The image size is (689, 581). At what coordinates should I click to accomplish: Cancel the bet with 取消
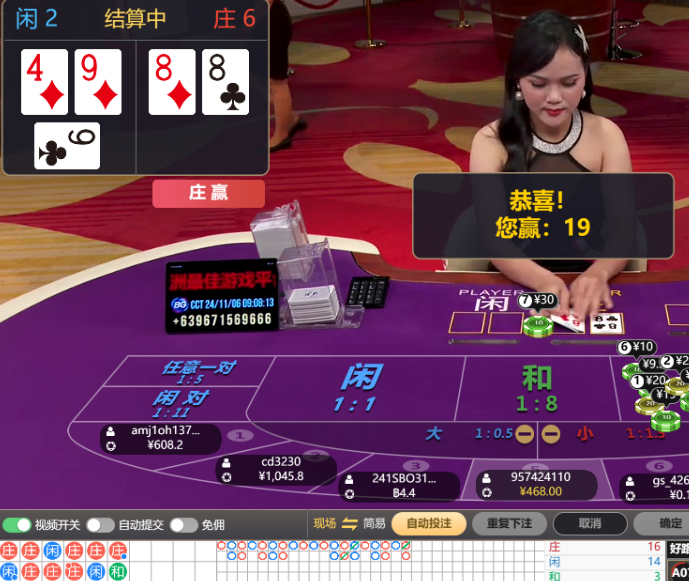coord(590,524)
